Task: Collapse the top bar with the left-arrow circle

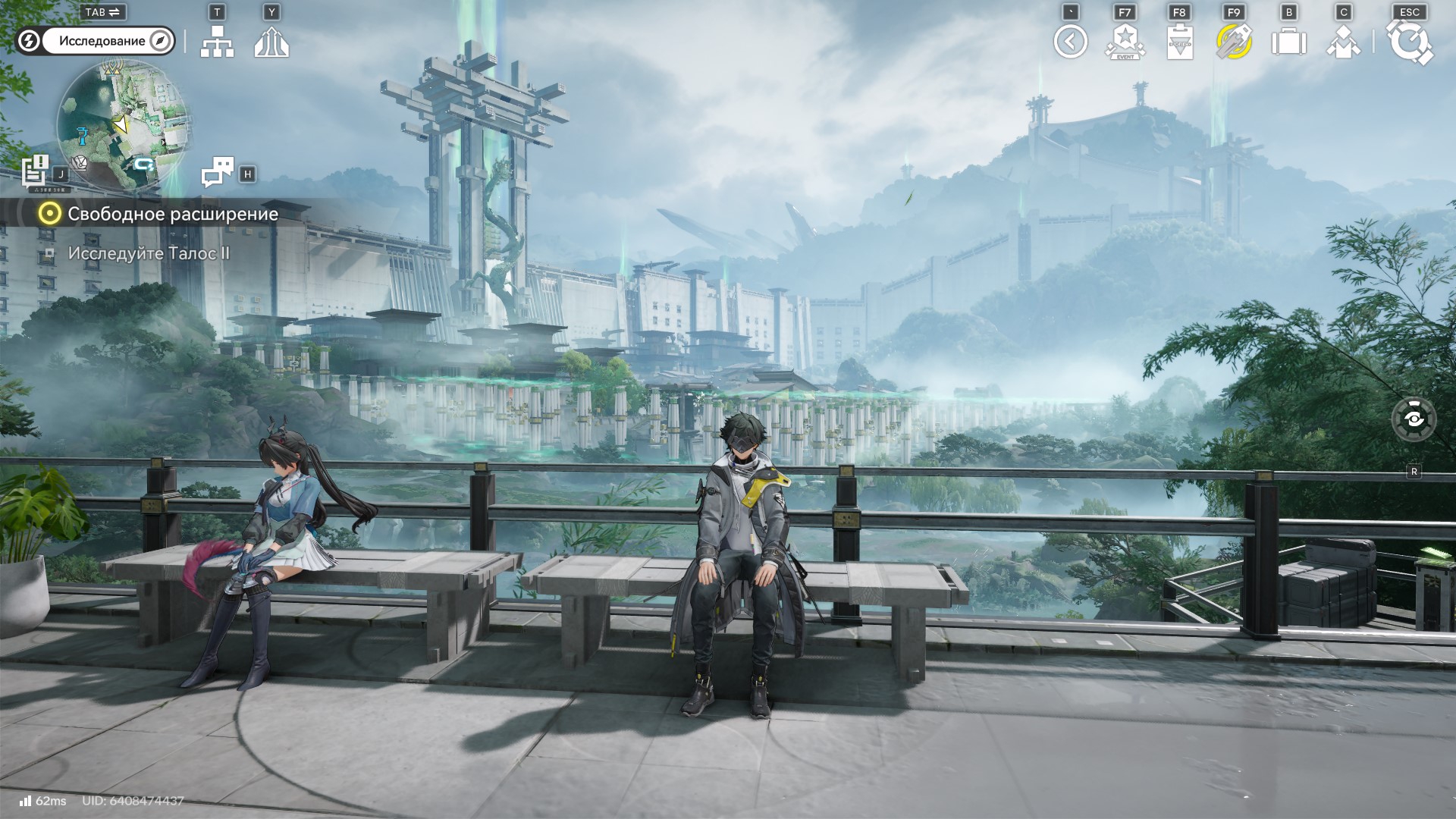Action: click(x=1070, y=42)
